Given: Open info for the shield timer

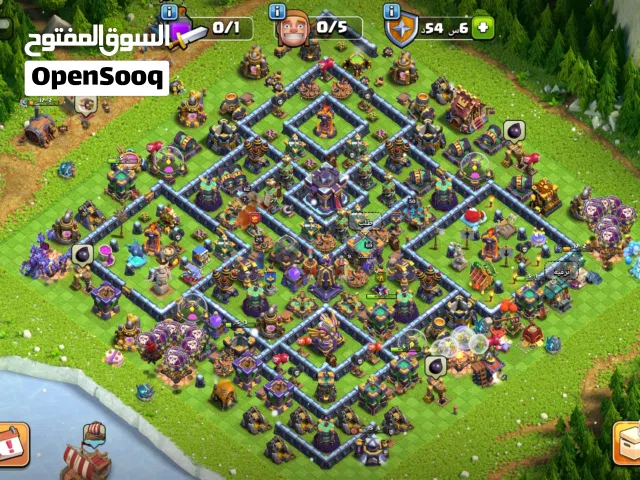Looking at the screenshot, I should tap(391, 10).
